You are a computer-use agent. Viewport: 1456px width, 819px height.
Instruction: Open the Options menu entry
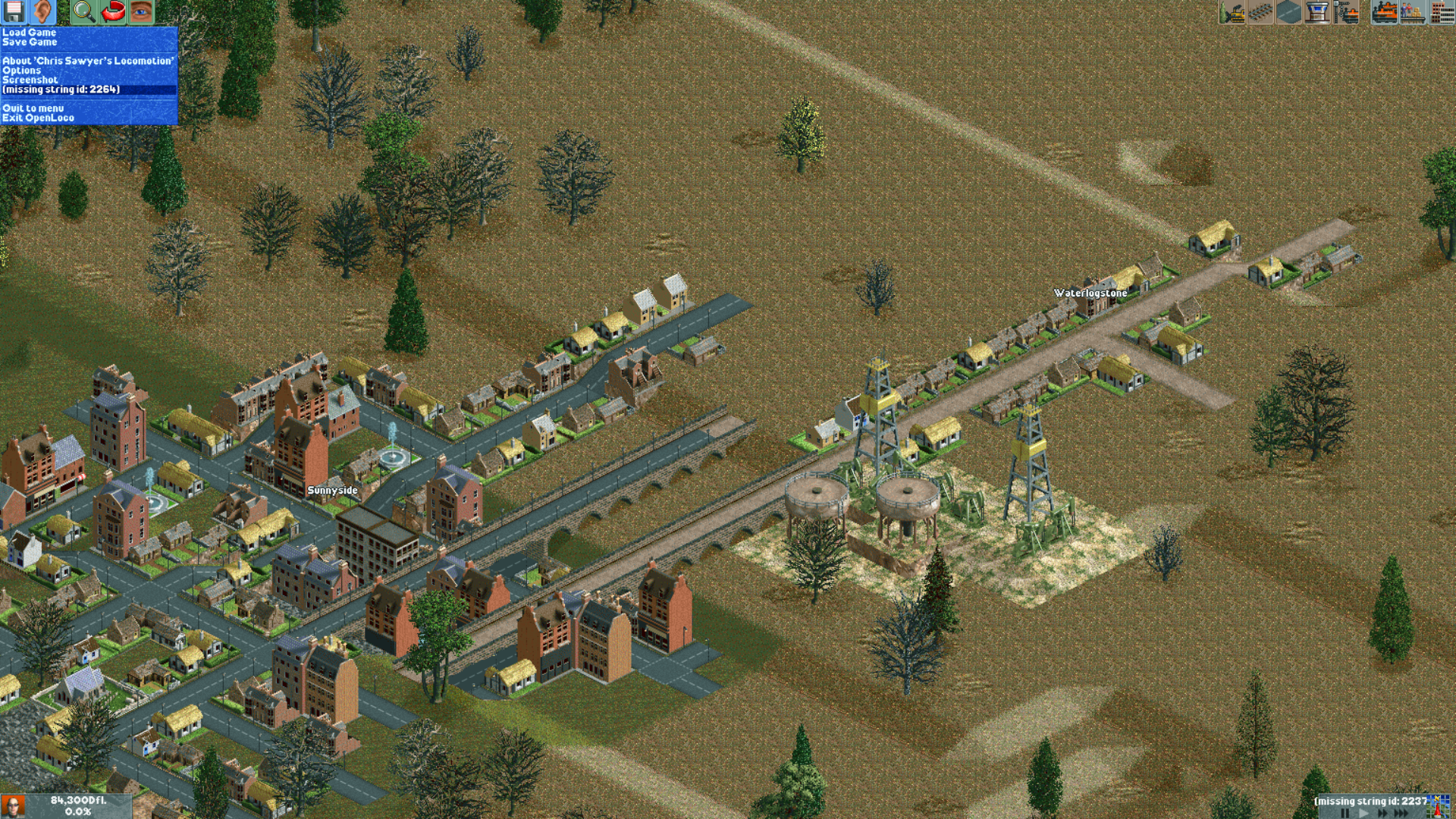[22, 71]
